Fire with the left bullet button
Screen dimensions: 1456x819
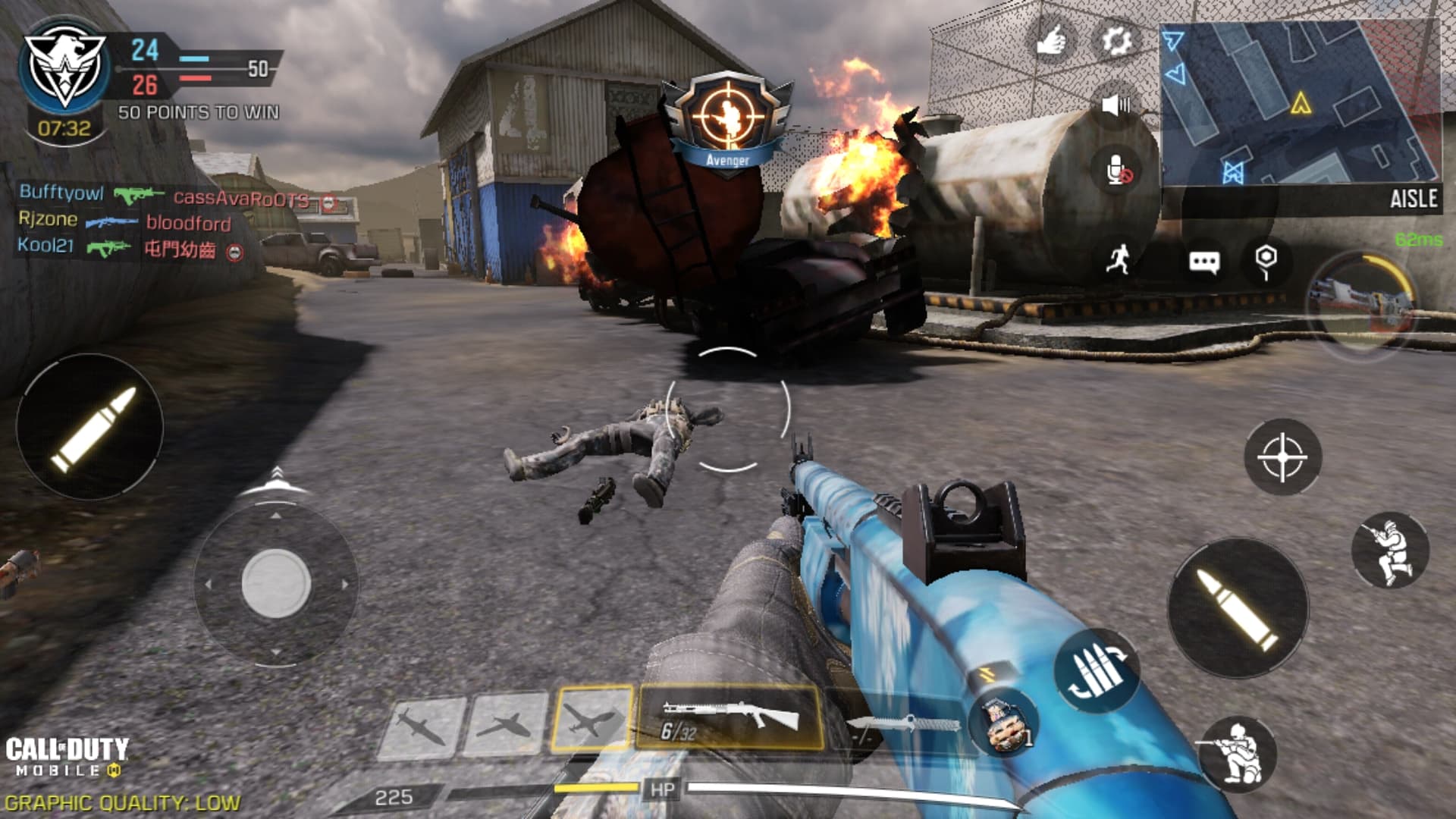[x=90, y=427]
